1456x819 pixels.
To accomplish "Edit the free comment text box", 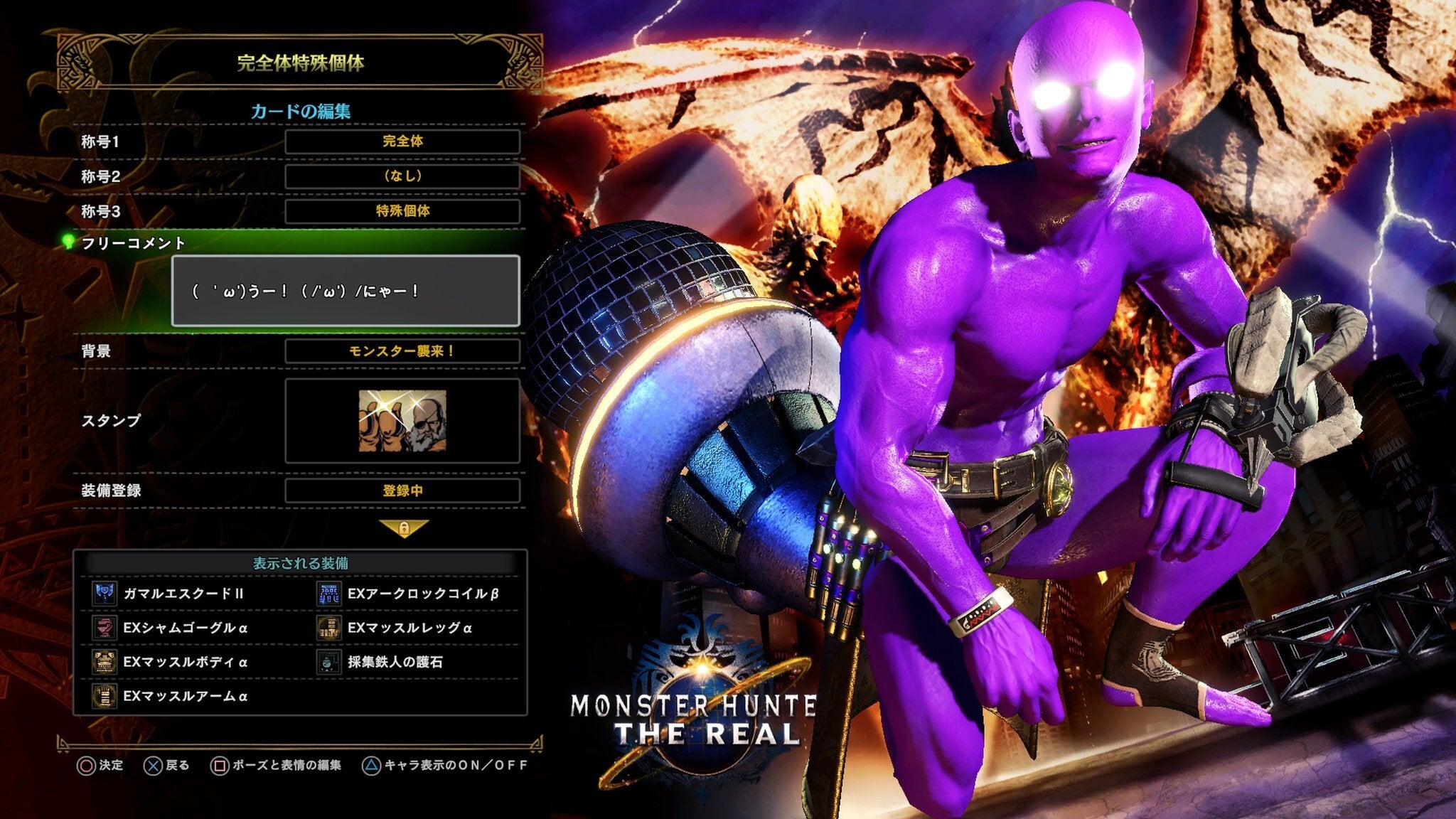I will click(346, 291).
